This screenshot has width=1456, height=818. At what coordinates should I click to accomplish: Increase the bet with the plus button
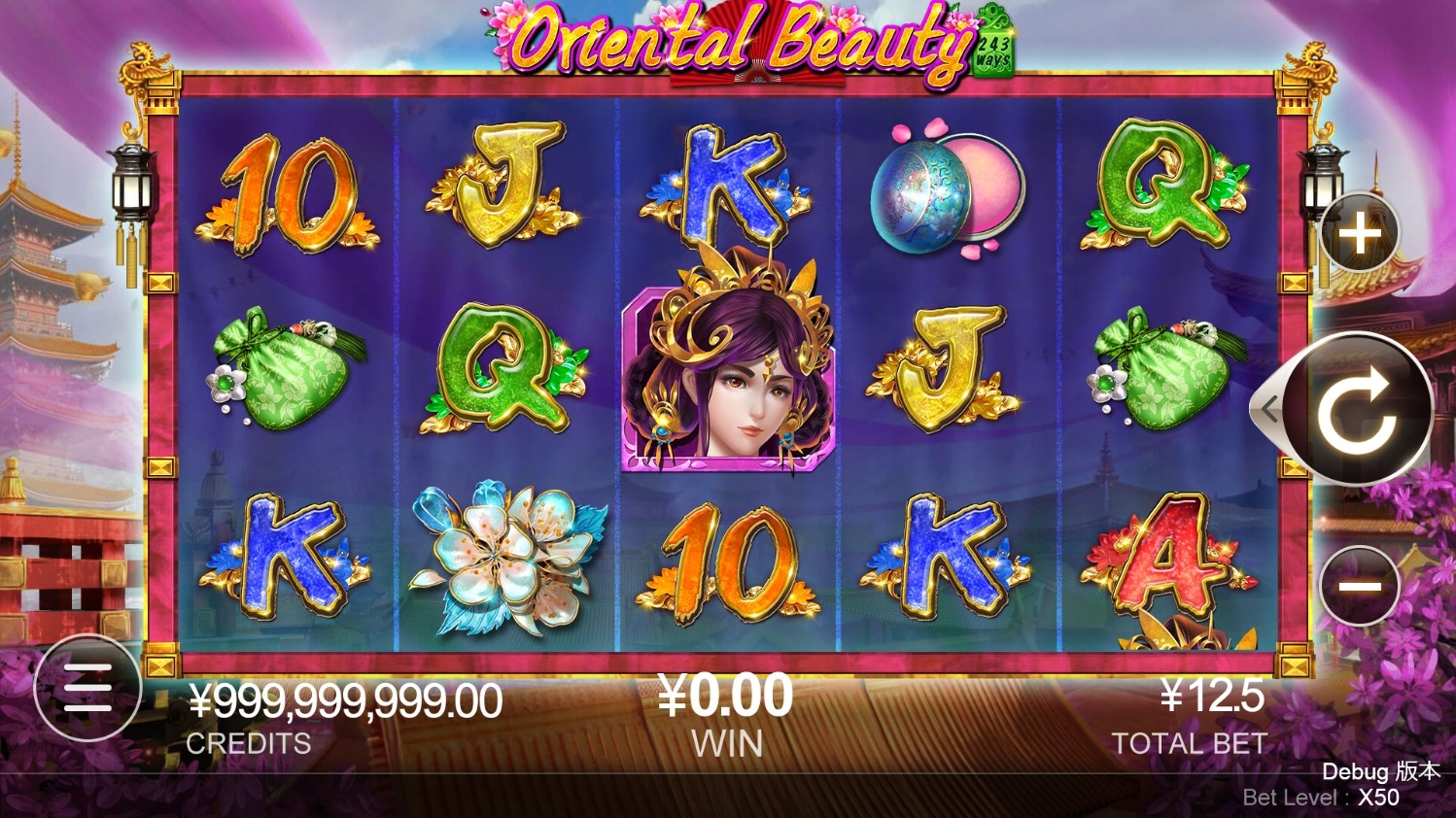tap(1360, 234)
